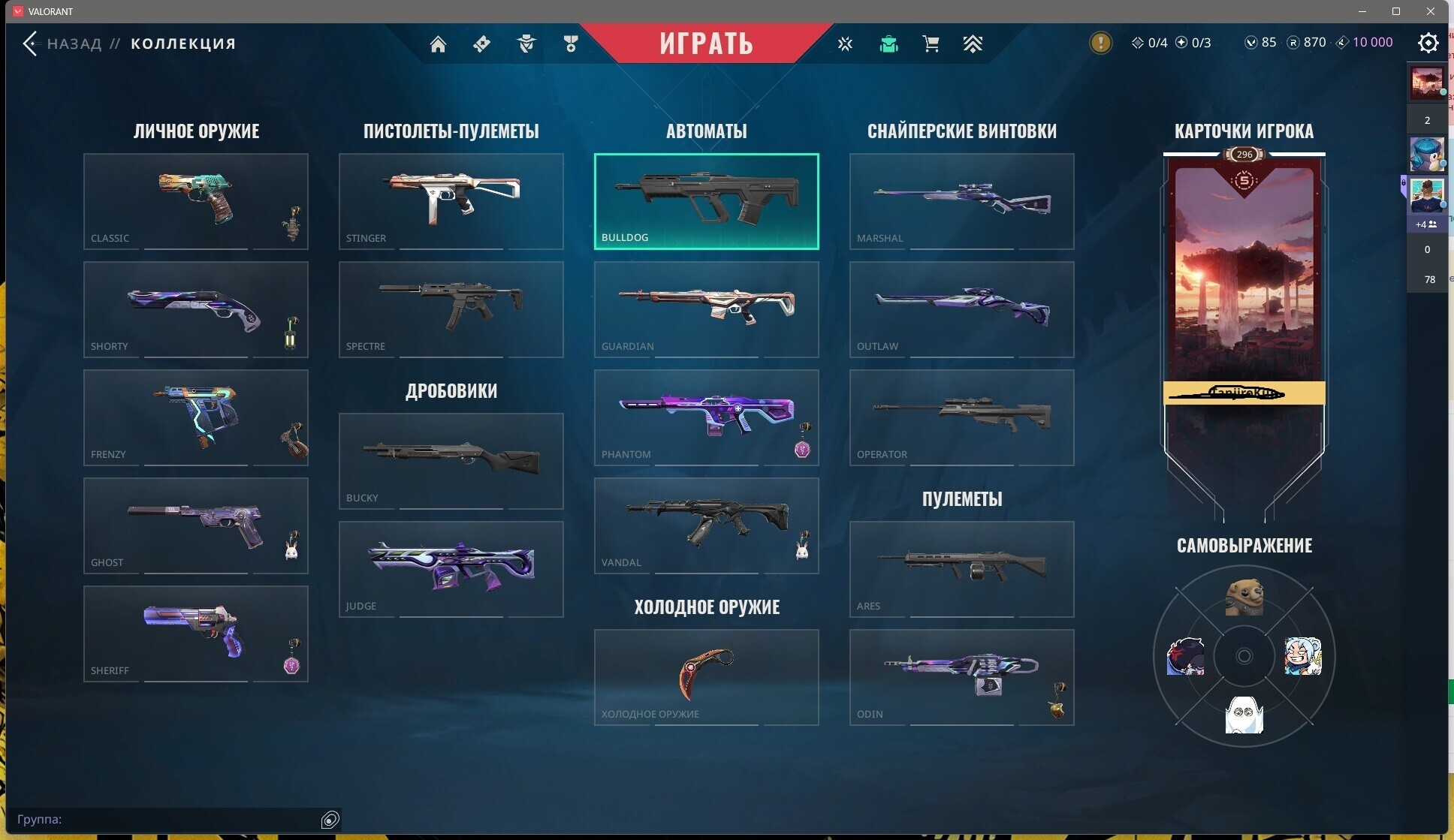Screen dimensions: 1454x840
Task: Choose the Operator sniper slot
Action: (x=961, y=417)
